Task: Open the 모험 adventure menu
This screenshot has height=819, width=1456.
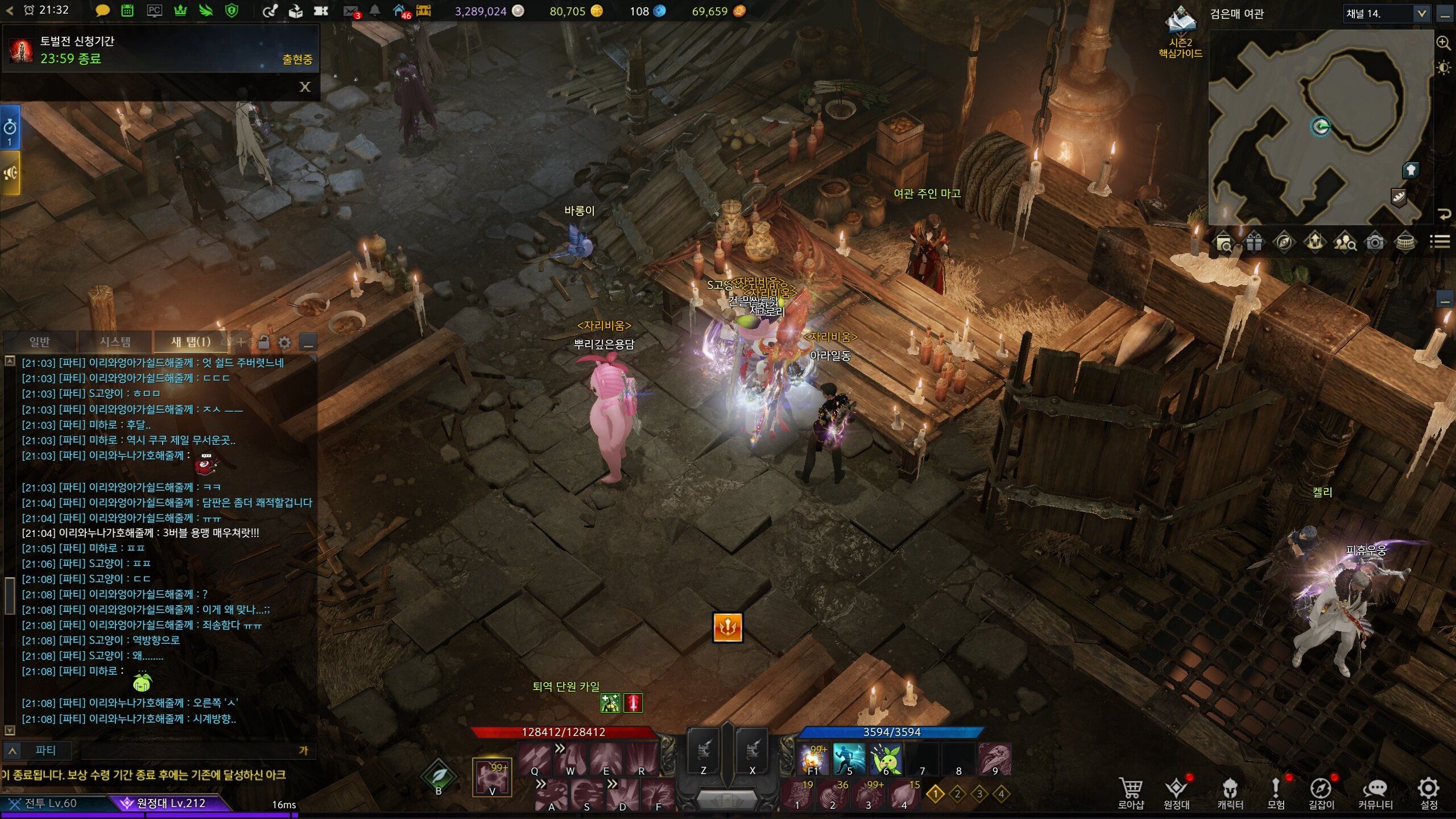Action: [x=1276, y=792]
